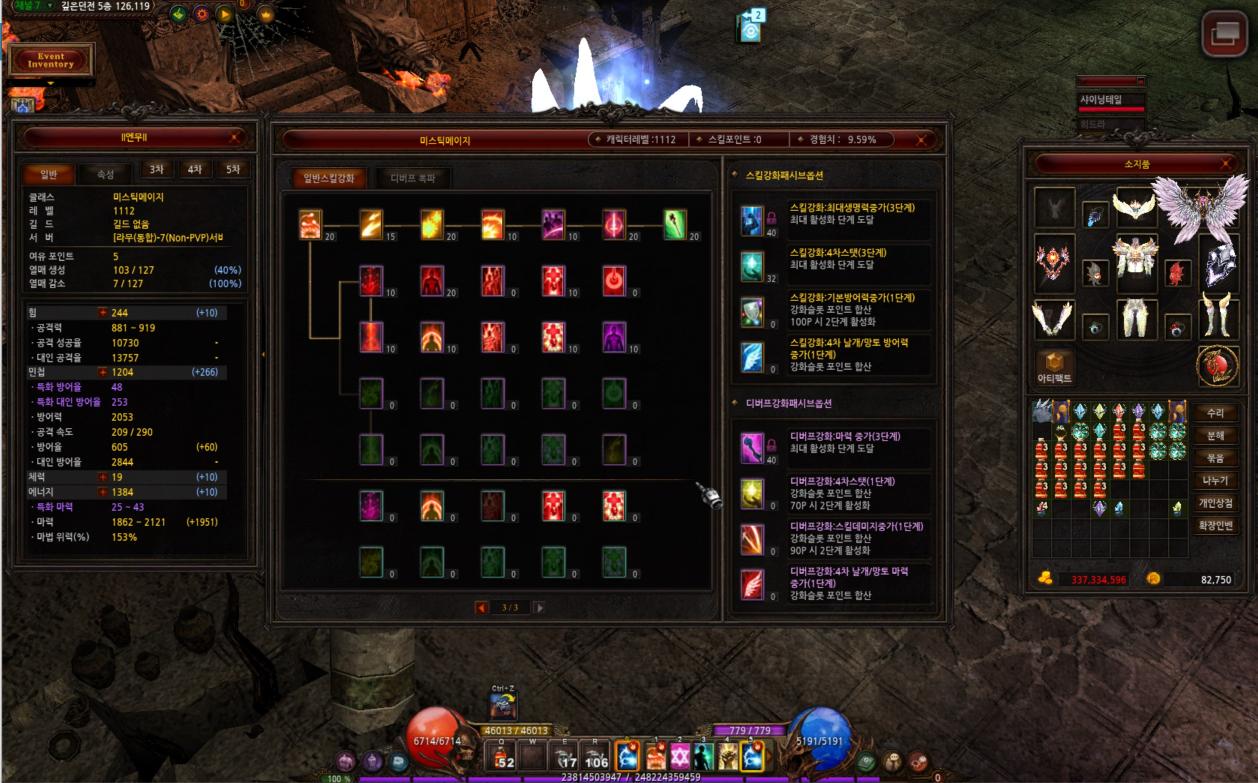The width and height of the screenshot is (1258, 783).
Task: Open the 5차 tab in character panel
Action: (x=233, y=170)
